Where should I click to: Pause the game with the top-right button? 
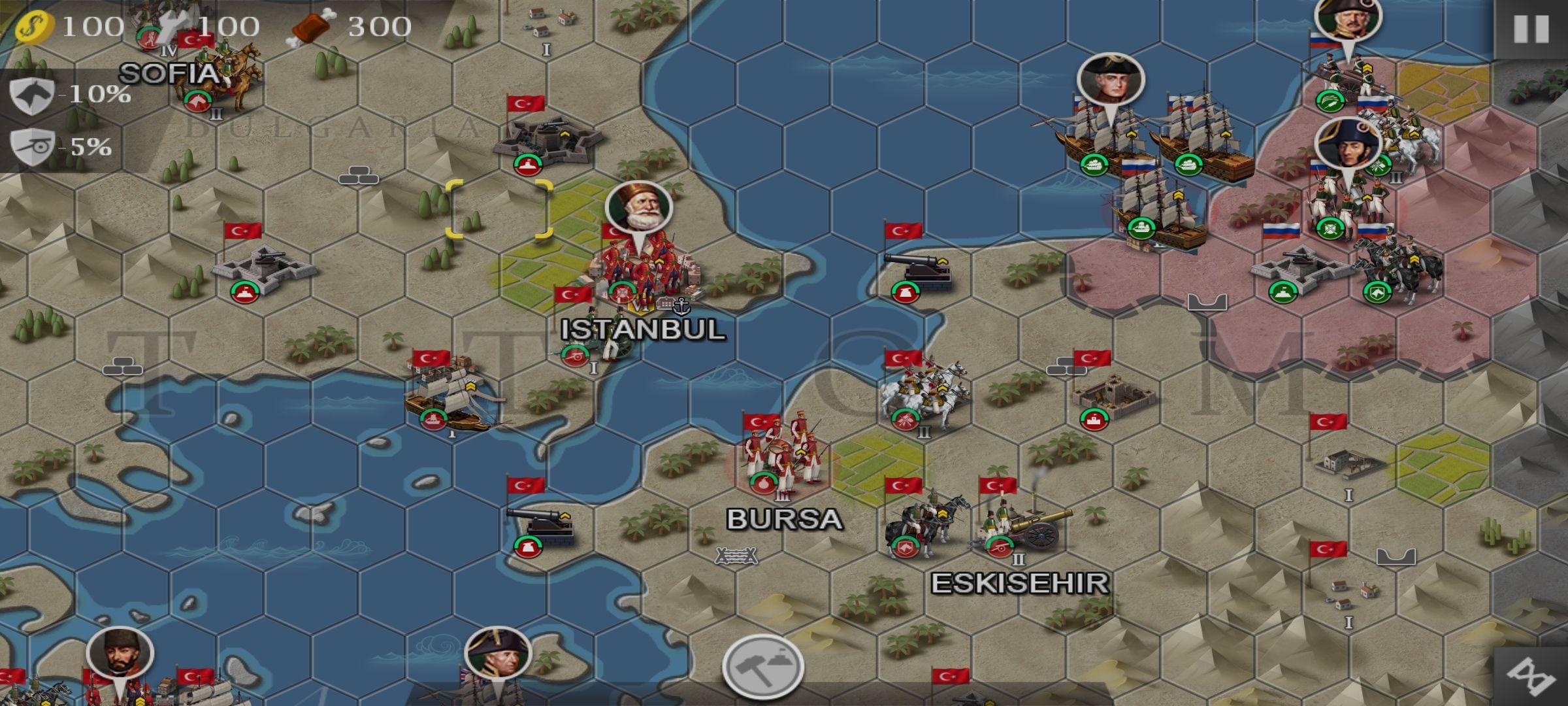(1531, 29)
